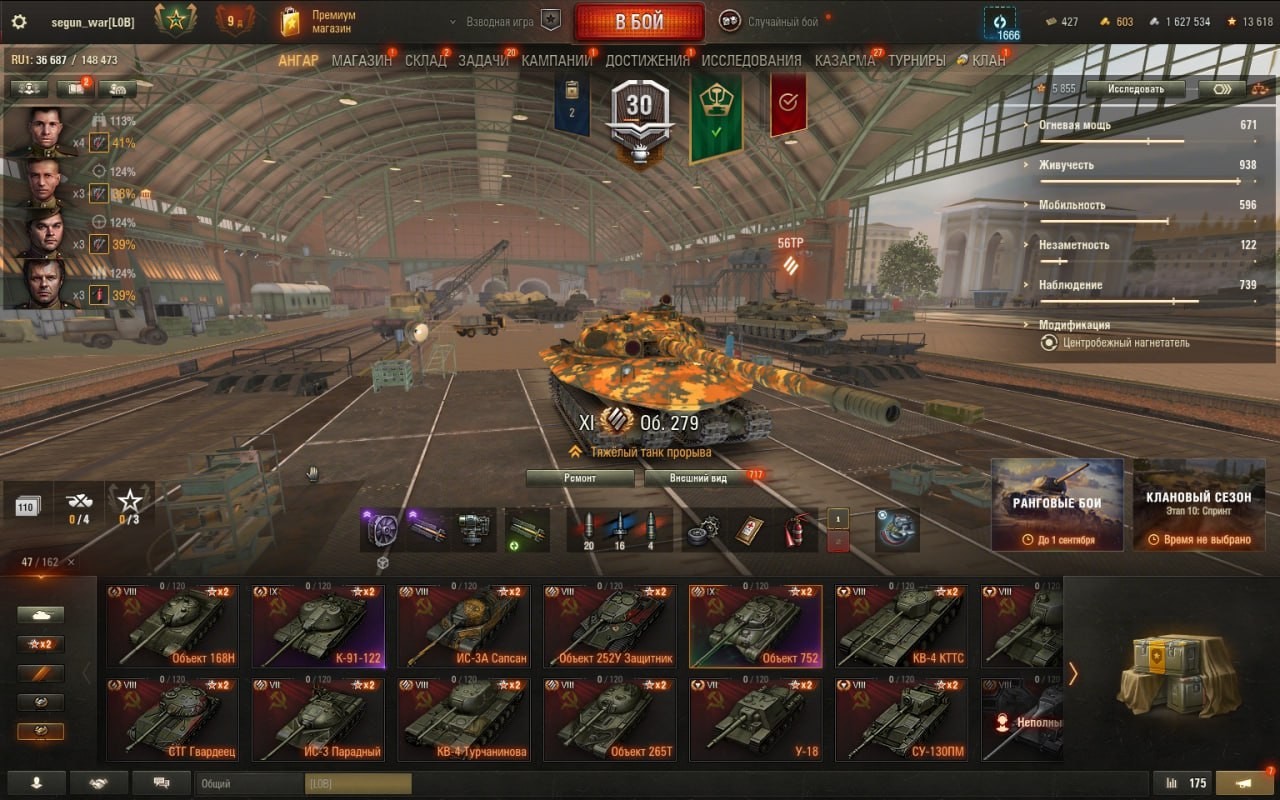
Task: Click the Ремонт button
Action: click(x=580, y=478)
